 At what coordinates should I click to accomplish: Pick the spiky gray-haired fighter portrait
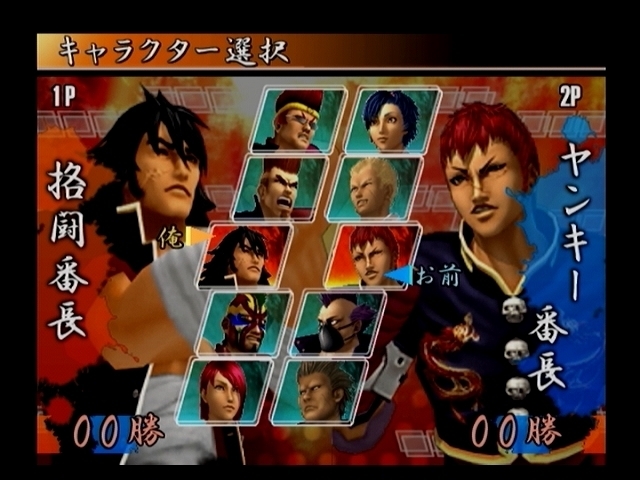tap(320, 389)
